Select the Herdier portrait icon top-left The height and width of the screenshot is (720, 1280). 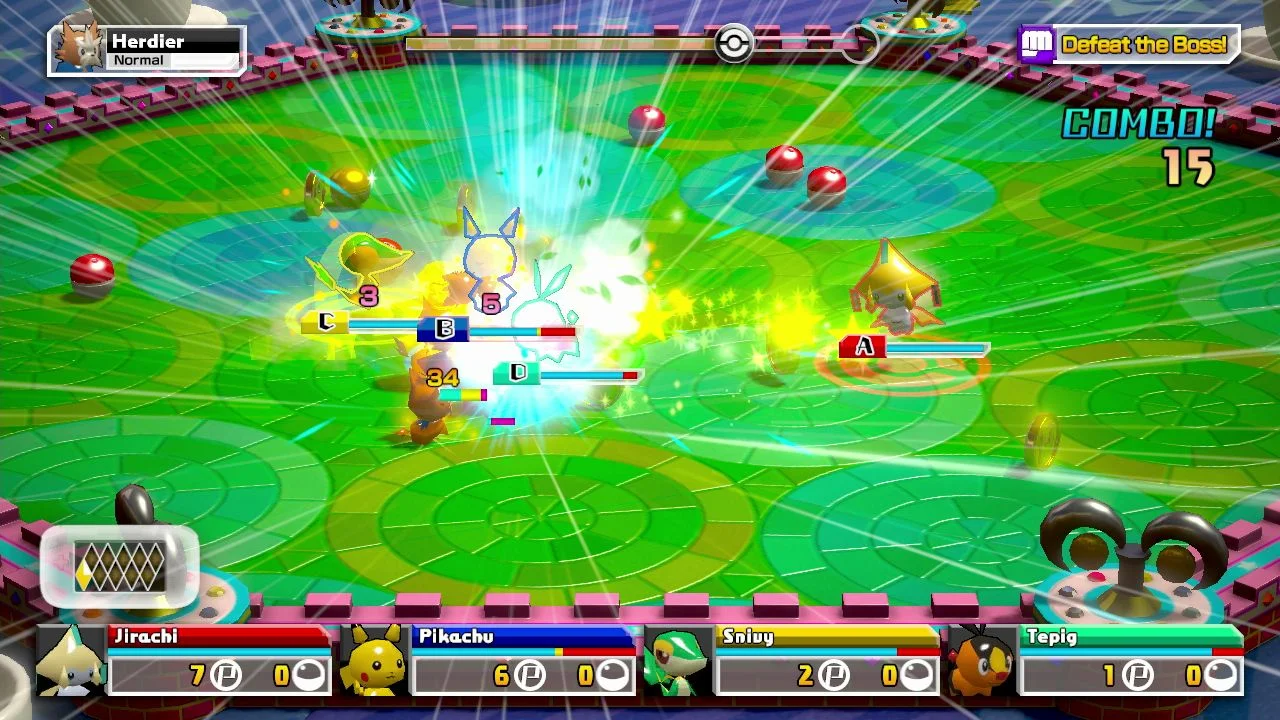80,45
